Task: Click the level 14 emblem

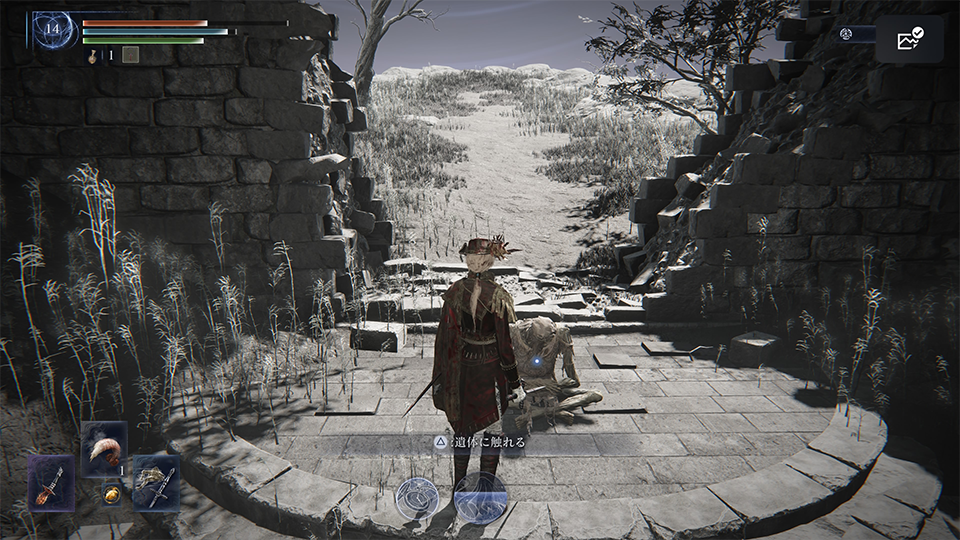Action: tap(51, 30)
